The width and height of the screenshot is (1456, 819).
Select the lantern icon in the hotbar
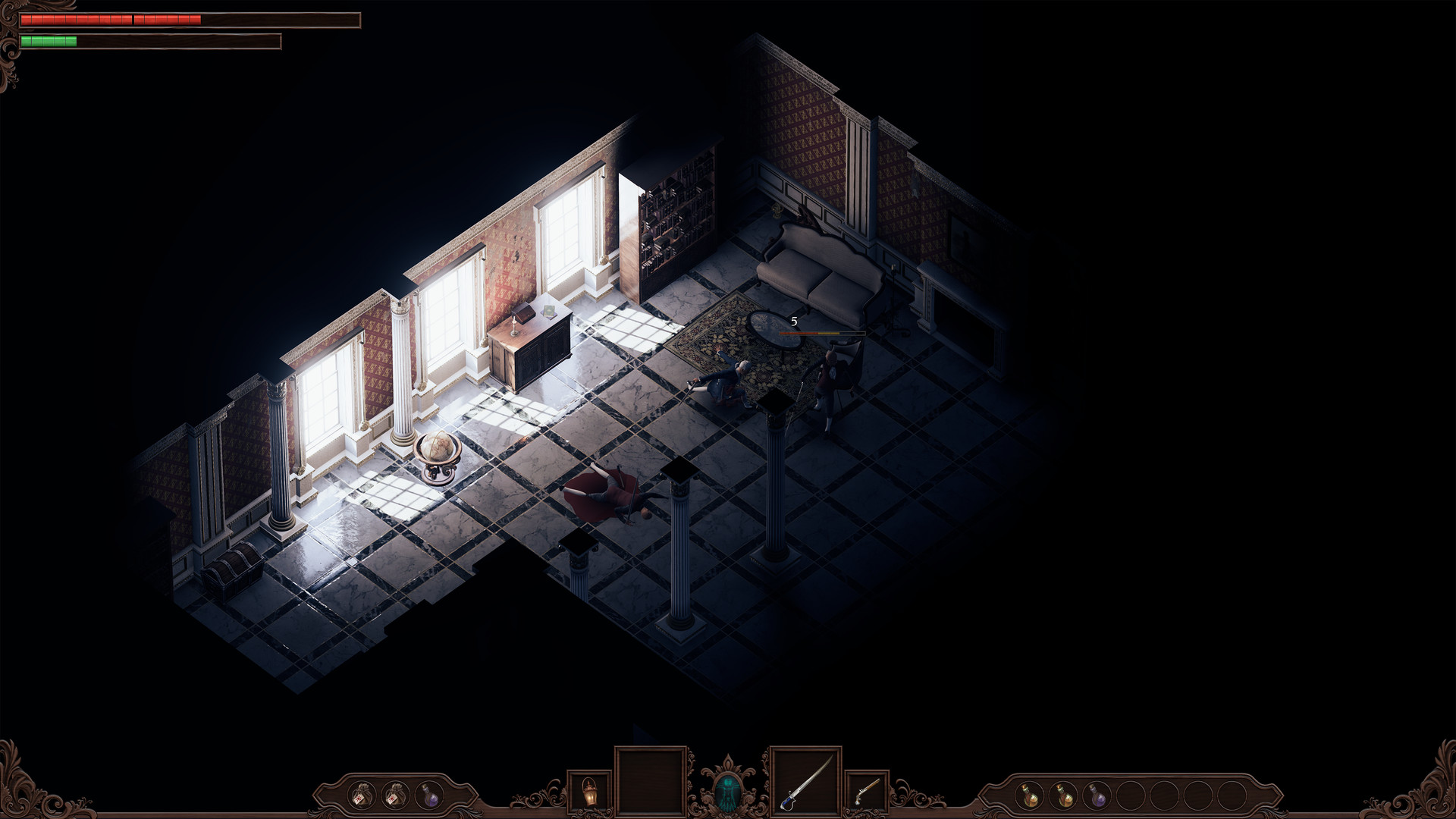[591, 791]
